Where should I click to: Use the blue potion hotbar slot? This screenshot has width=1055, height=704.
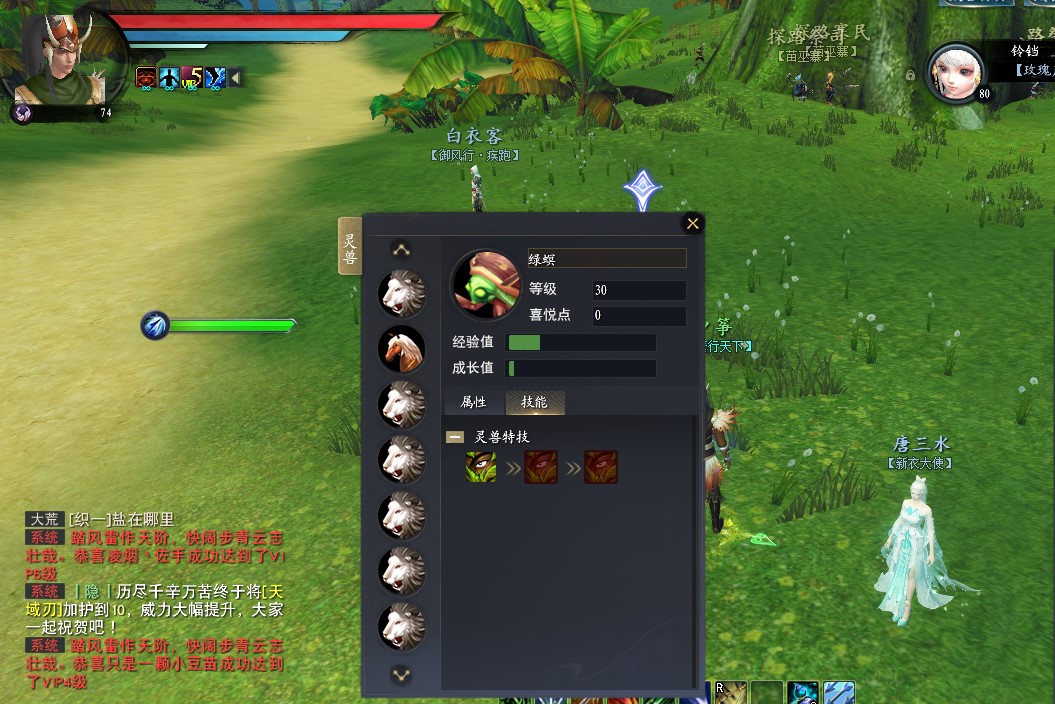[803, 693]
